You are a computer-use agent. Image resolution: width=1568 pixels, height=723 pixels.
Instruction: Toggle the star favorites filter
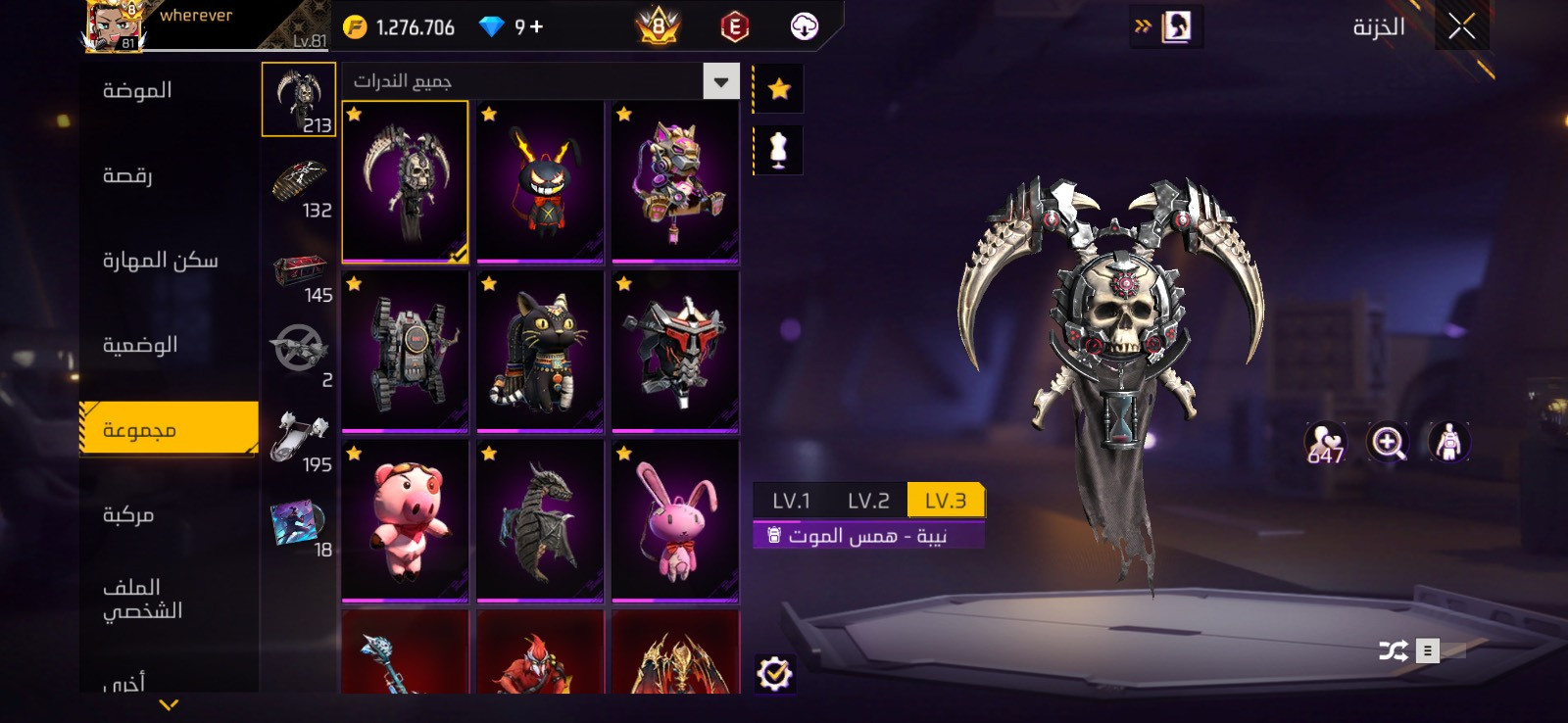point(779,89)
